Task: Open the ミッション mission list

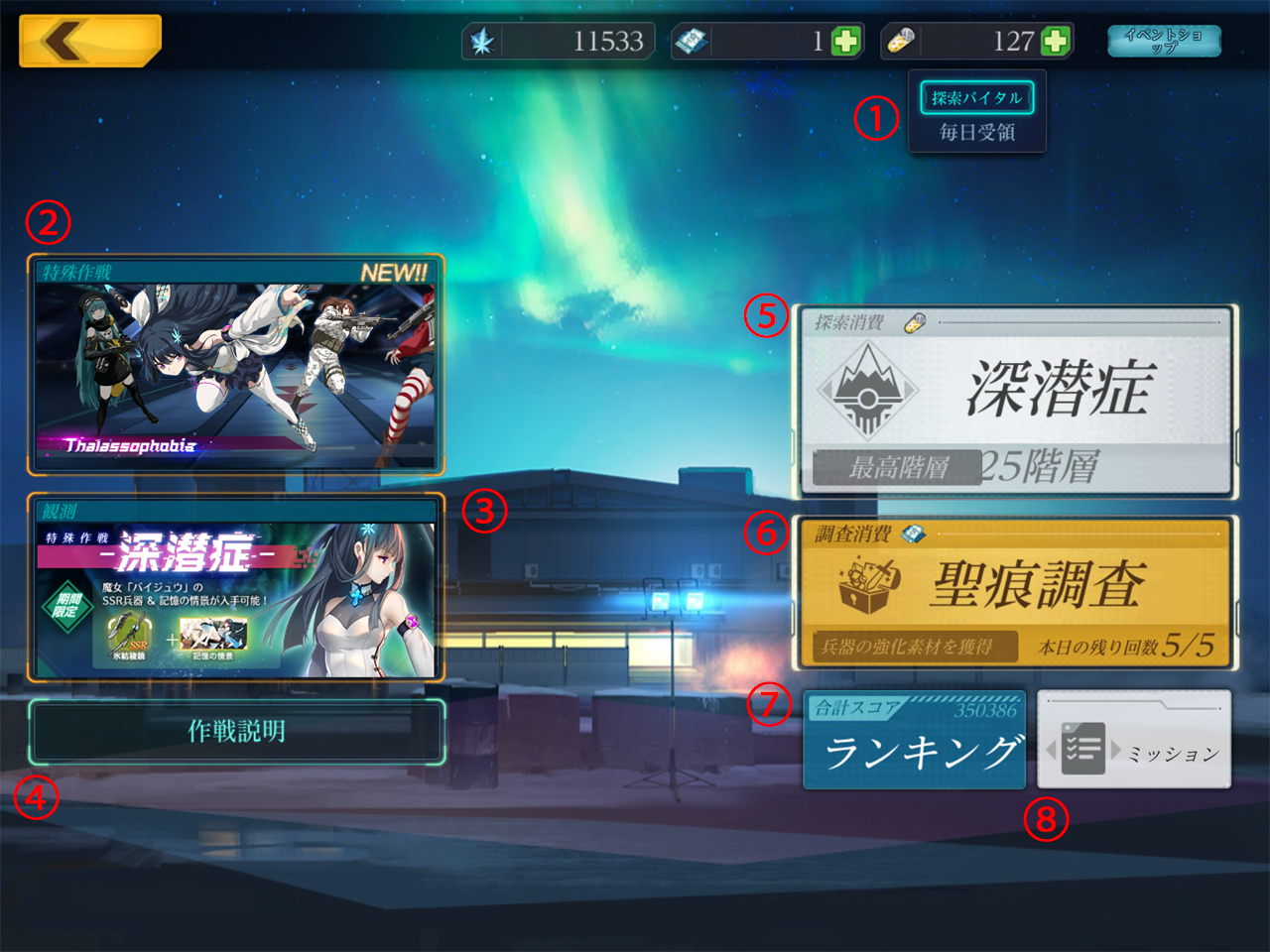Action: pyautogui.click(x=1134, y=741)
